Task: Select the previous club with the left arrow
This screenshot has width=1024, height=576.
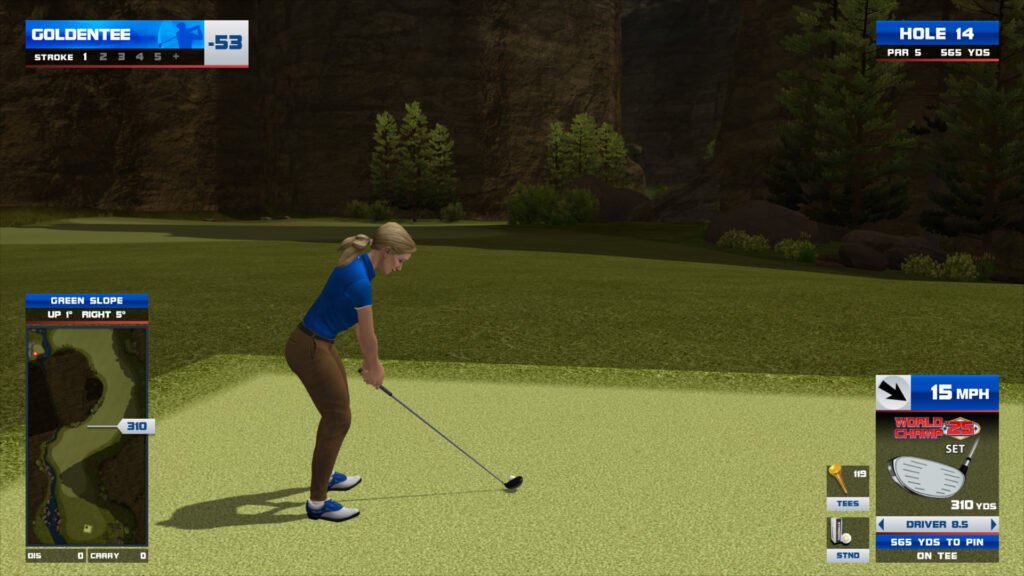Action: [881, 524]
